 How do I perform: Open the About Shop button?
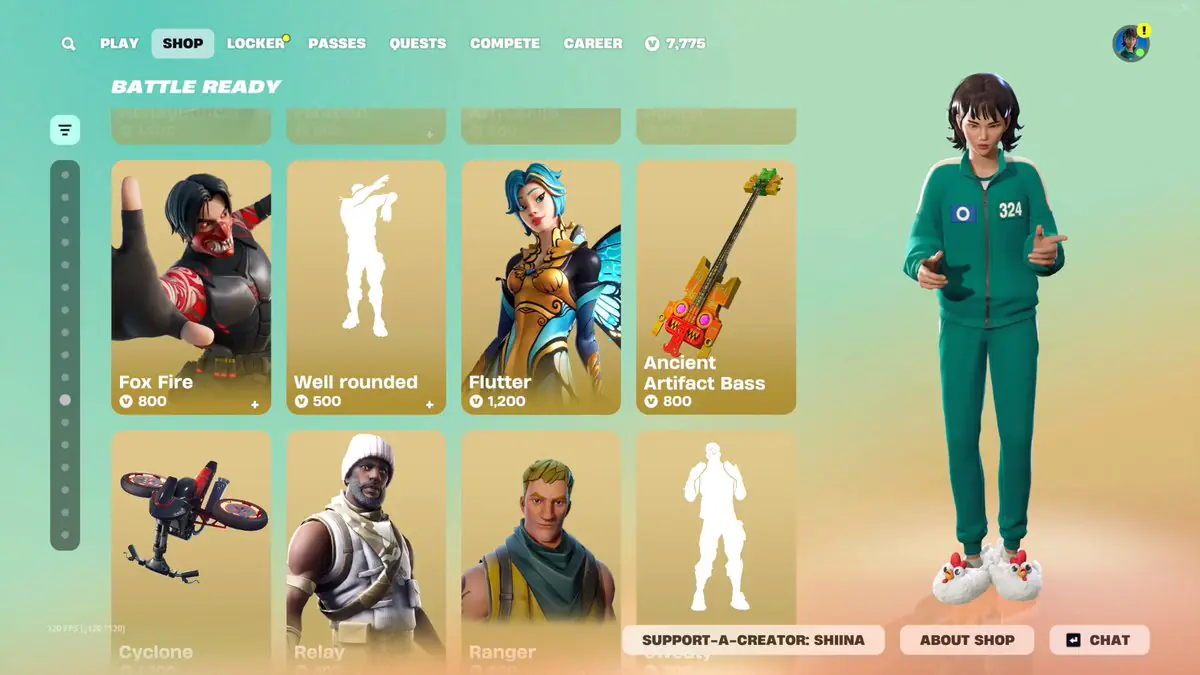click(967, 640)
